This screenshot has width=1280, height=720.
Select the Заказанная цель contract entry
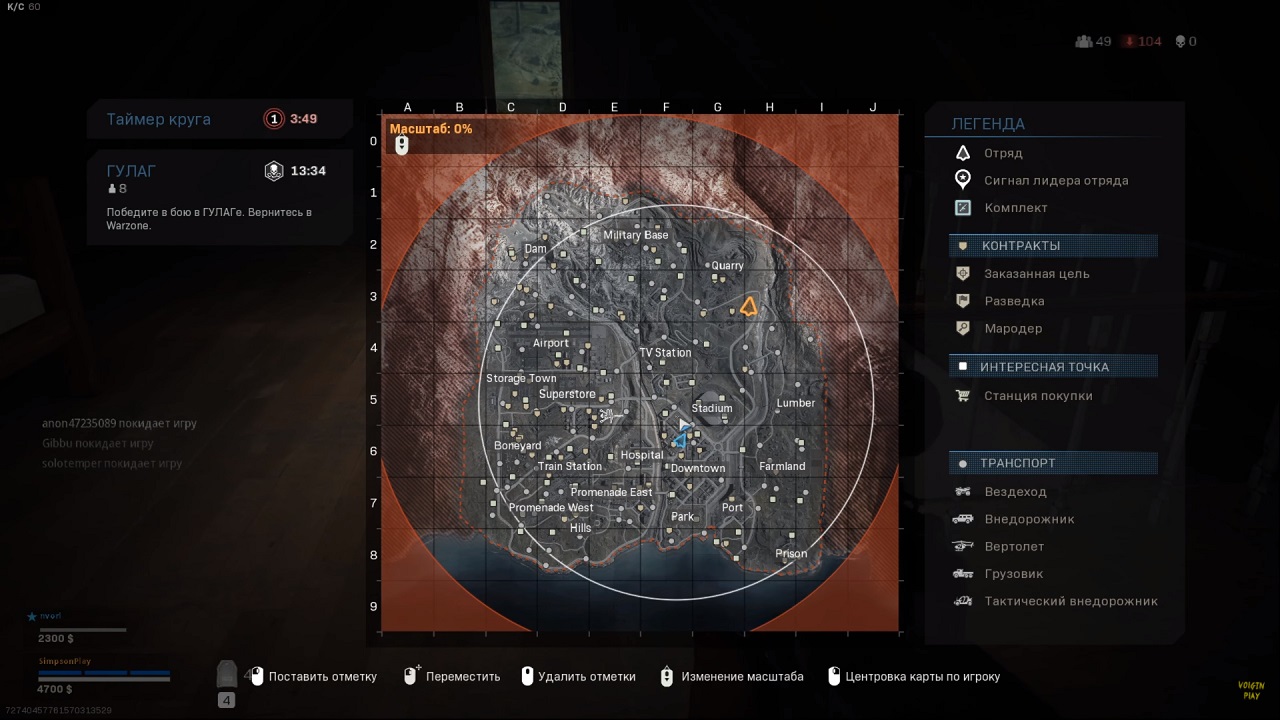(1036, 274)
